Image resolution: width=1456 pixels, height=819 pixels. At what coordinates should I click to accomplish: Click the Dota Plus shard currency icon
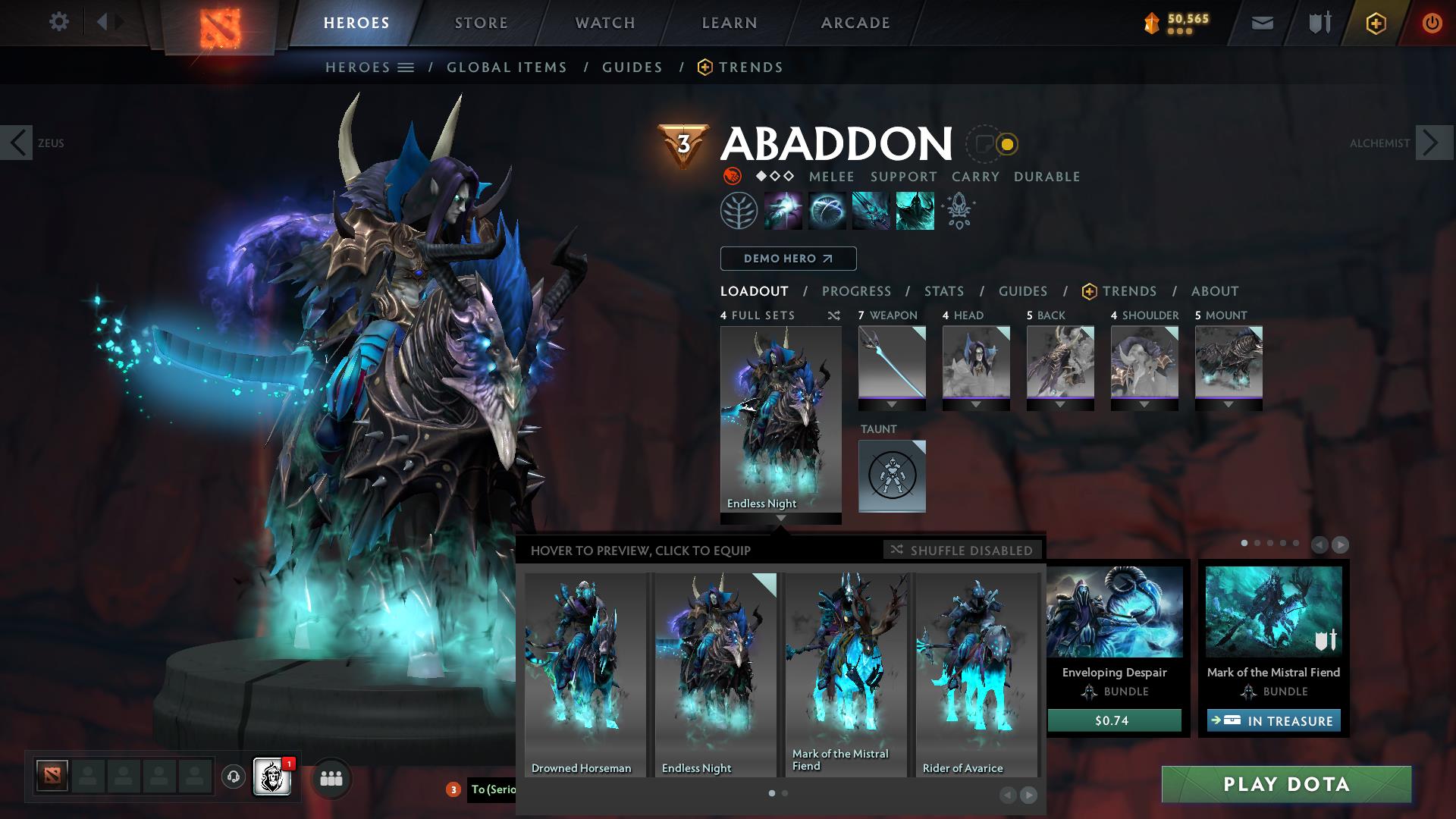click(x=1153, y=24)
